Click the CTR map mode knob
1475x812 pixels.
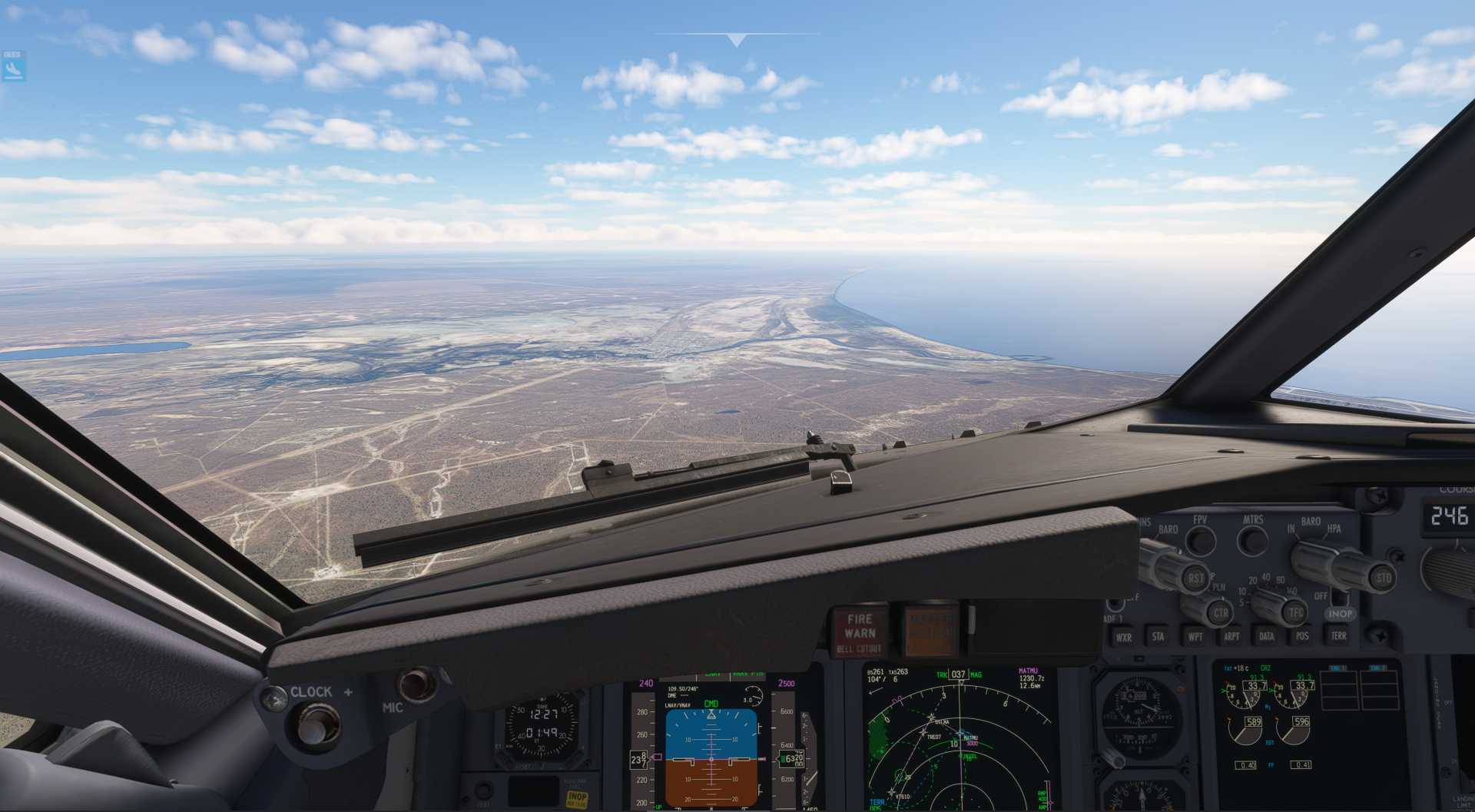click(x=1220, y=613)
